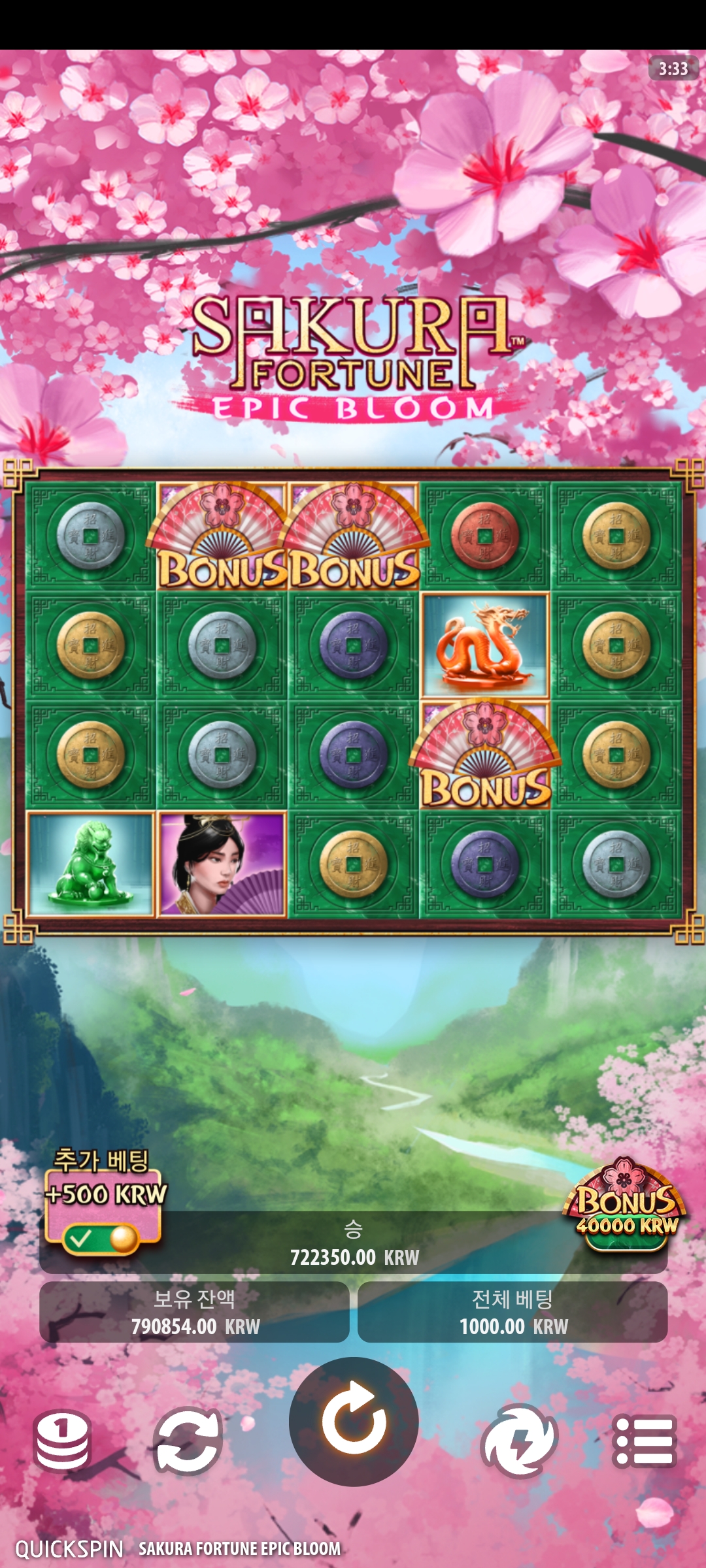Buy the 40000 KRW Bonus feature
The height and width of the screenshot is (1568, 706).
[x=625, y=1204]
